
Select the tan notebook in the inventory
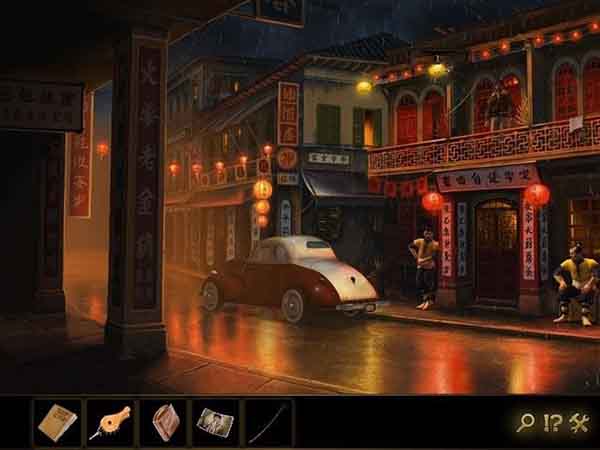(x=58, y=422)
